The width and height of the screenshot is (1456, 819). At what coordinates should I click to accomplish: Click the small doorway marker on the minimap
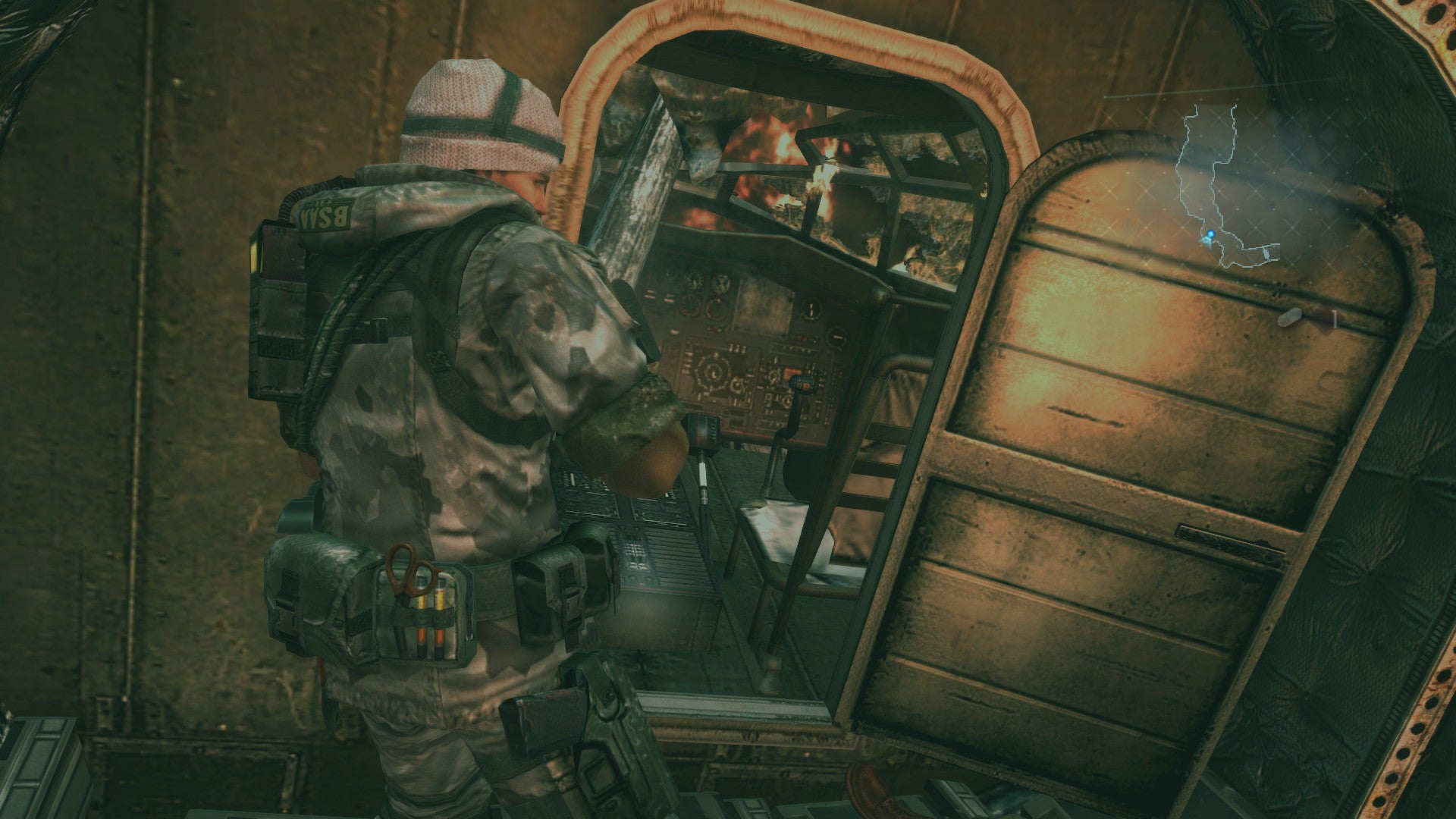(x=1266, y=253)
